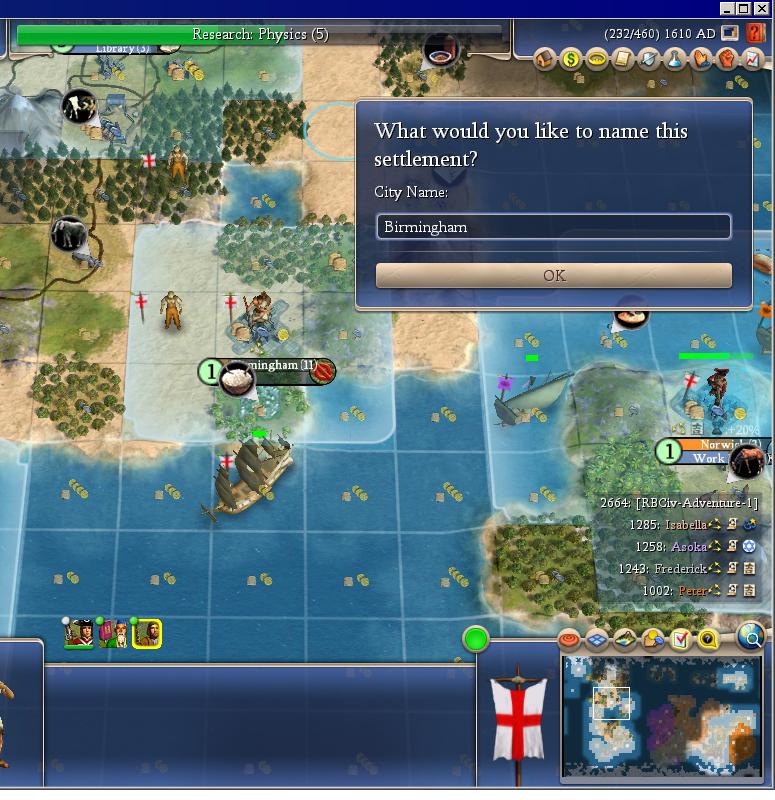Open the Civilopedia question mark book
Screen dimensions: 775x800
755,33
